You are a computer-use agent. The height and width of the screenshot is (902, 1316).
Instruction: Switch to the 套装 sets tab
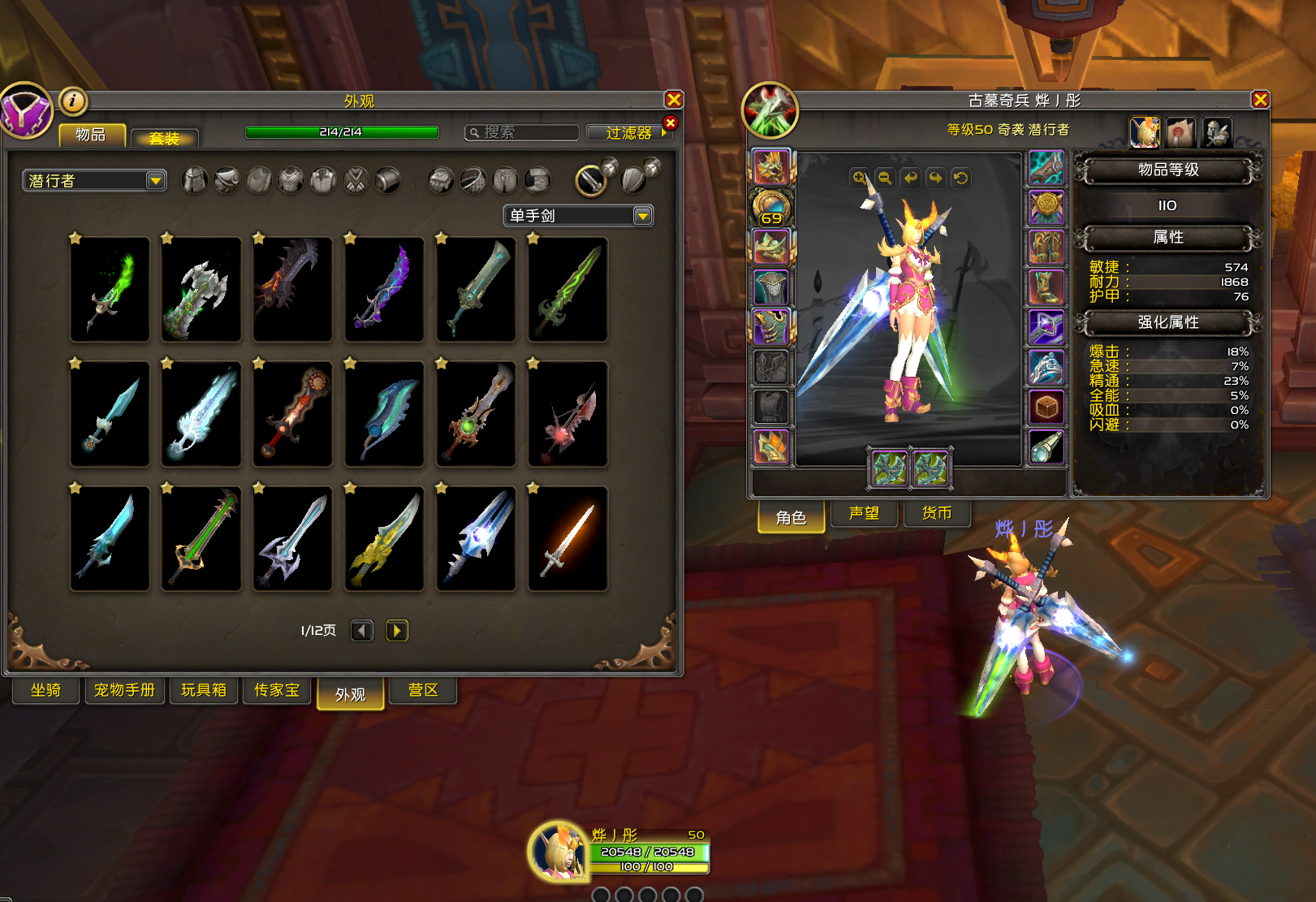pos(164,138)
